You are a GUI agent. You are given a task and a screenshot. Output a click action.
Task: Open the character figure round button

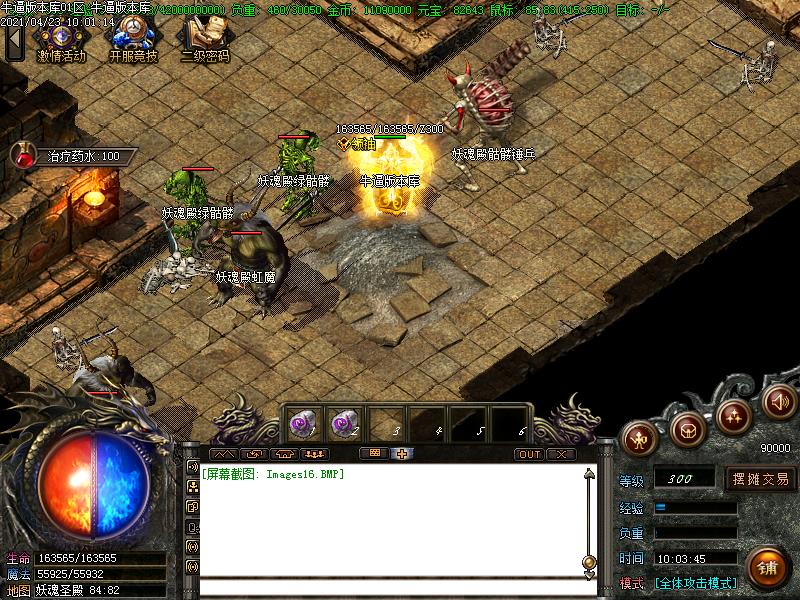coord(639,435)
